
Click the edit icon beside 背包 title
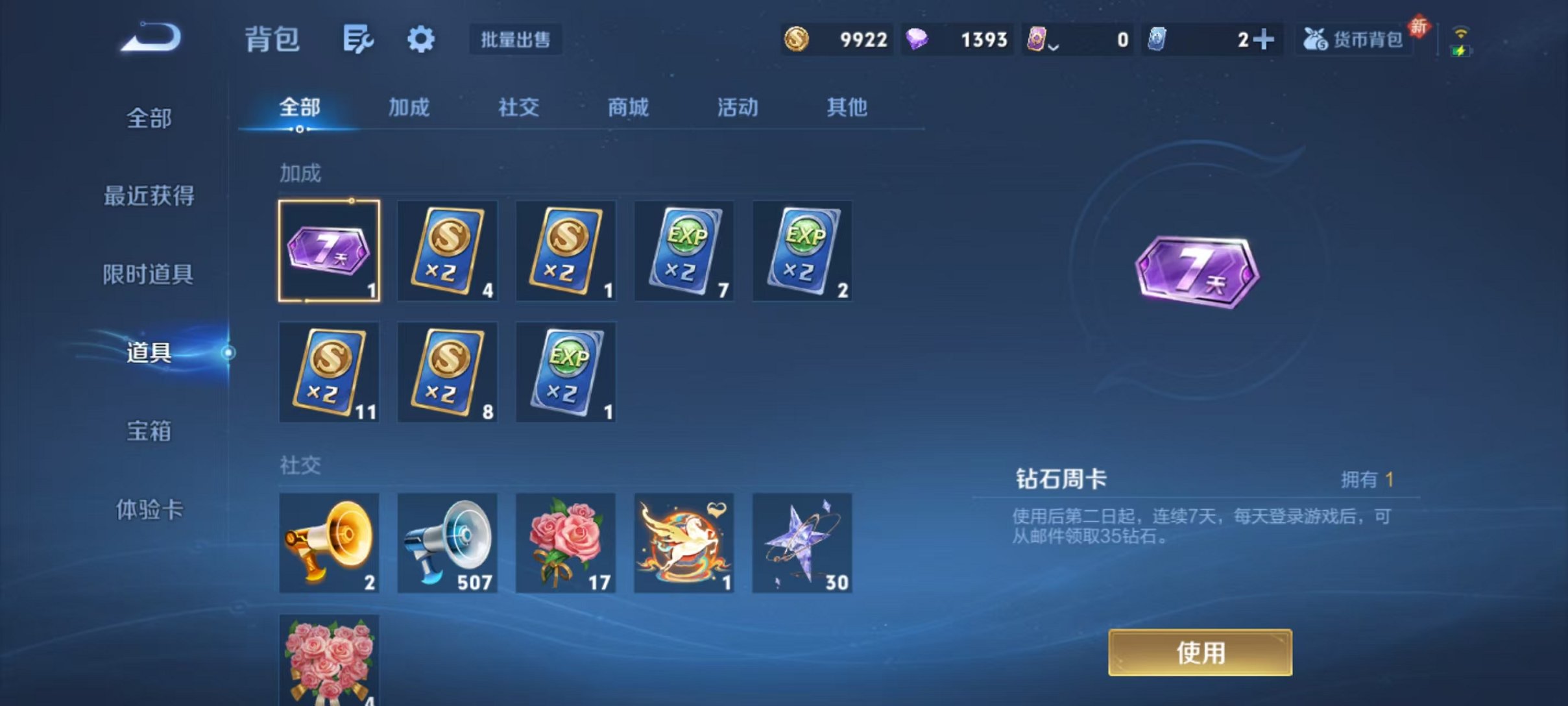pyautogui.click(x=359, y=38)
